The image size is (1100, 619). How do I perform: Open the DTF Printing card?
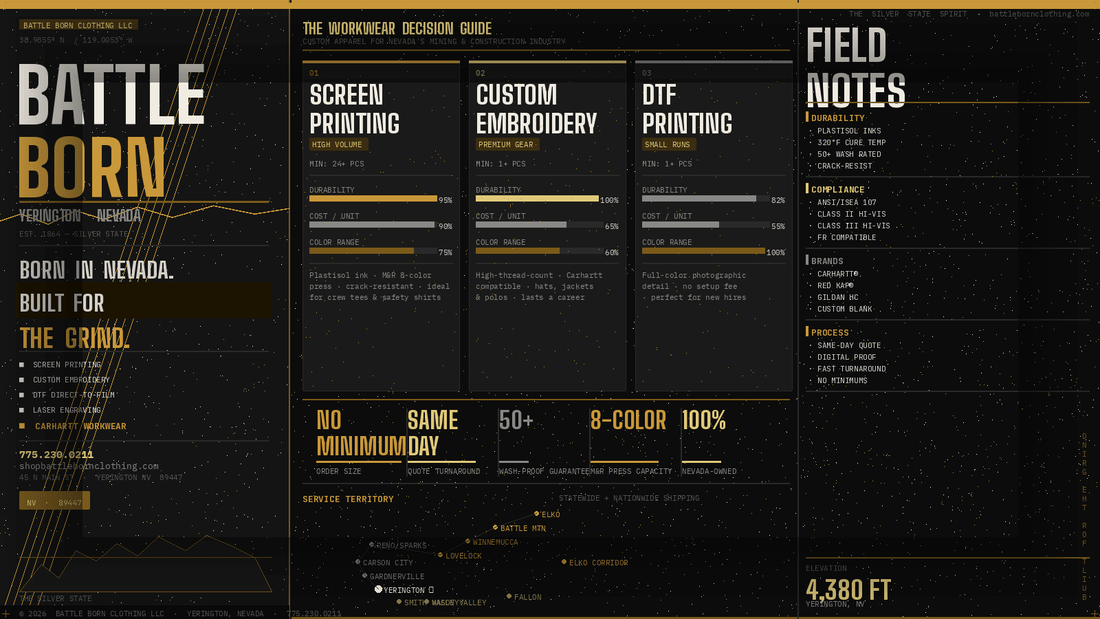pyautogui.click(x=713, y=225)
